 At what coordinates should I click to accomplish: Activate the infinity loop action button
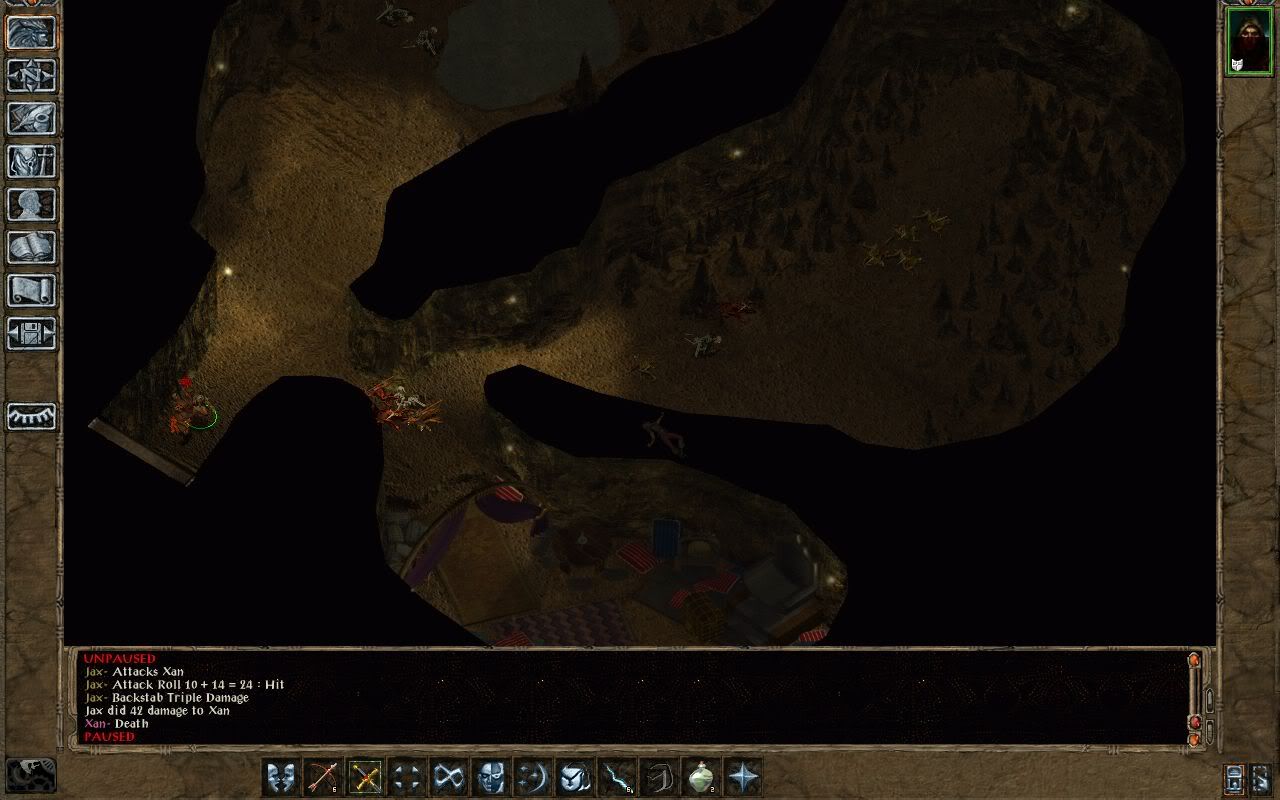coord(449,777)
